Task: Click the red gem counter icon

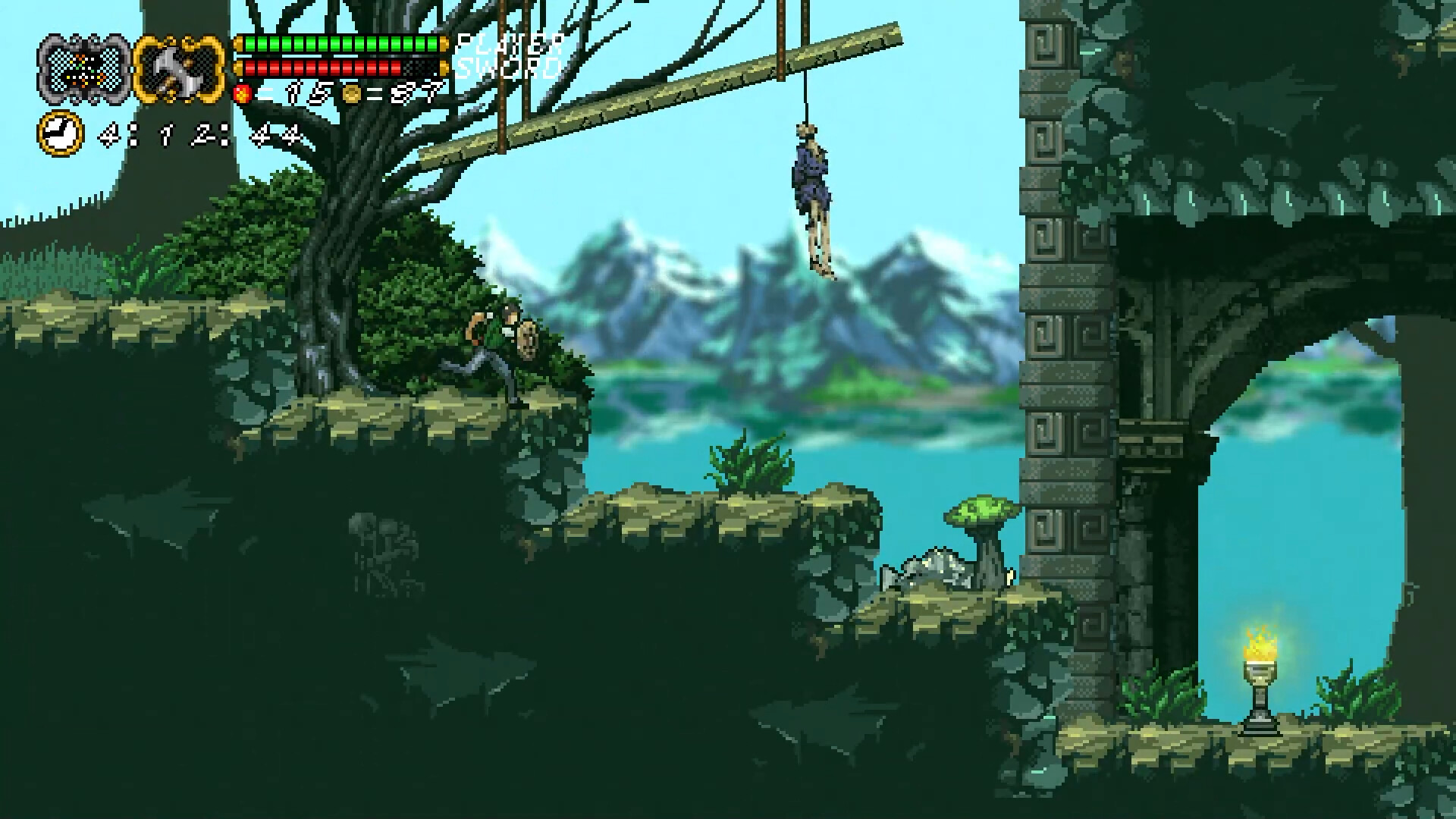Action: click(x=243, y=94)
